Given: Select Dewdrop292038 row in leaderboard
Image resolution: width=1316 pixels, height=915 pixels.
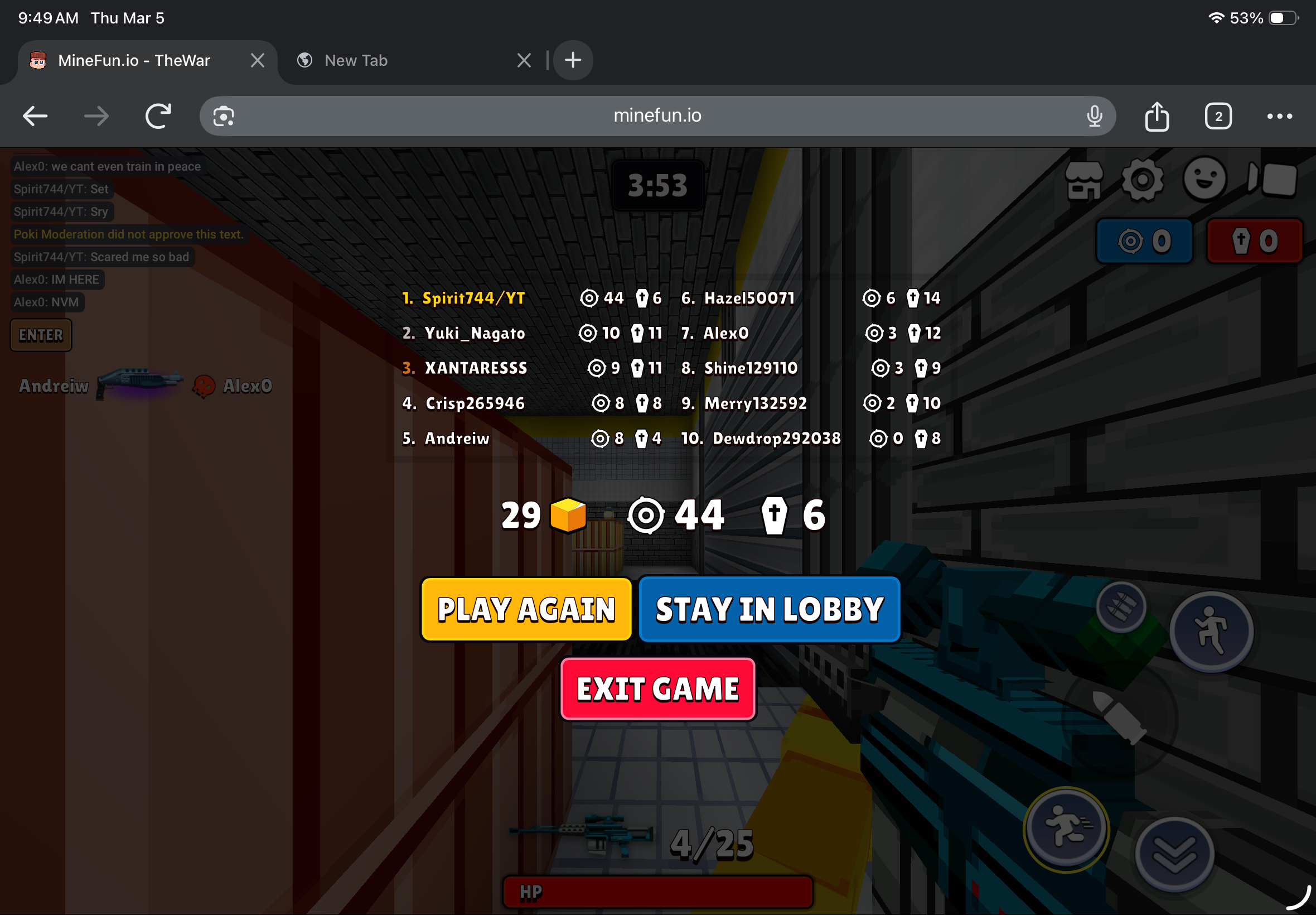Looking at the screenshot, I should click(x=810, y=439).
